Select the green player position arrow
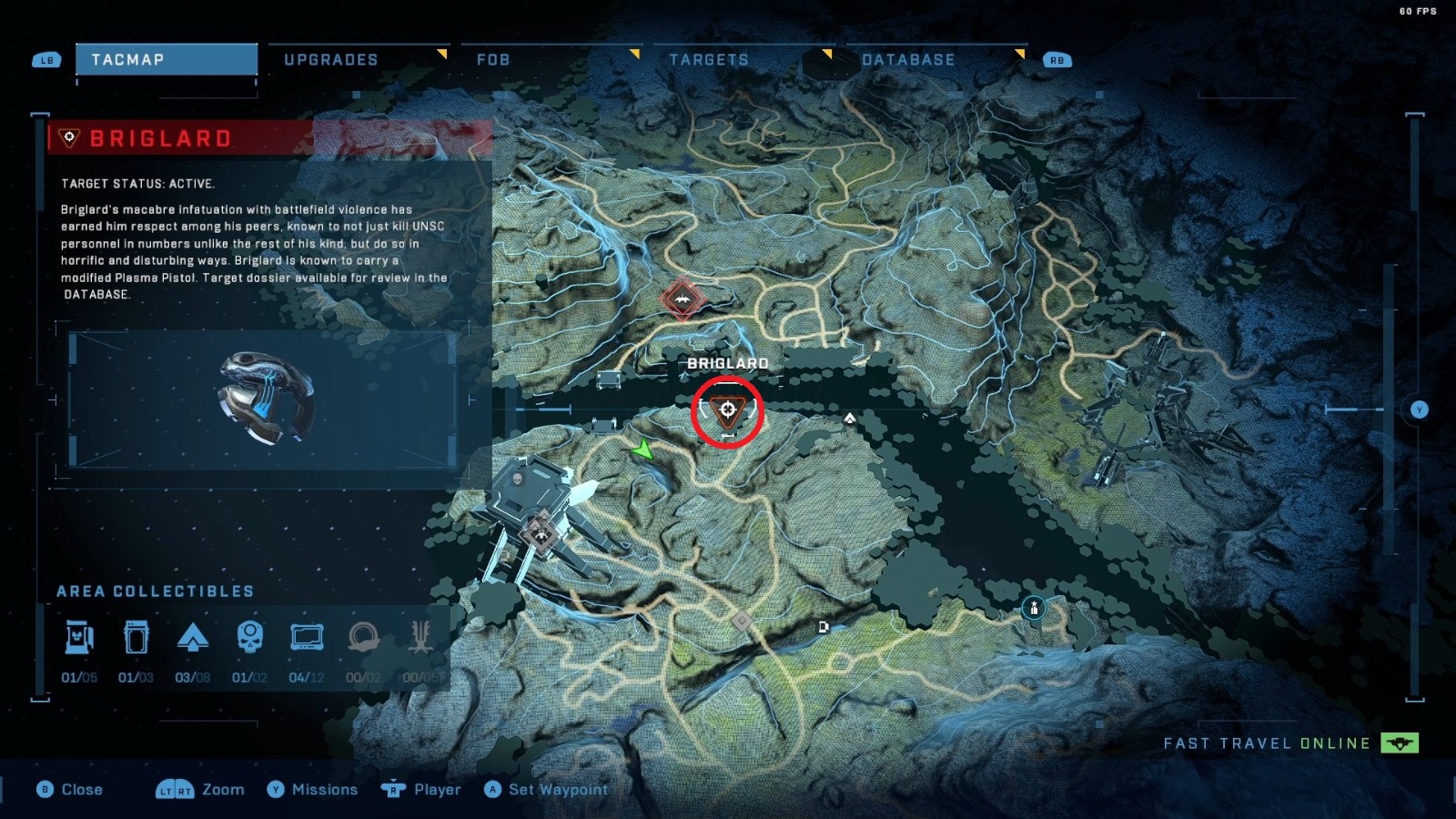The width and height of the screenshot is (1456, 819). tap(643, 447)
